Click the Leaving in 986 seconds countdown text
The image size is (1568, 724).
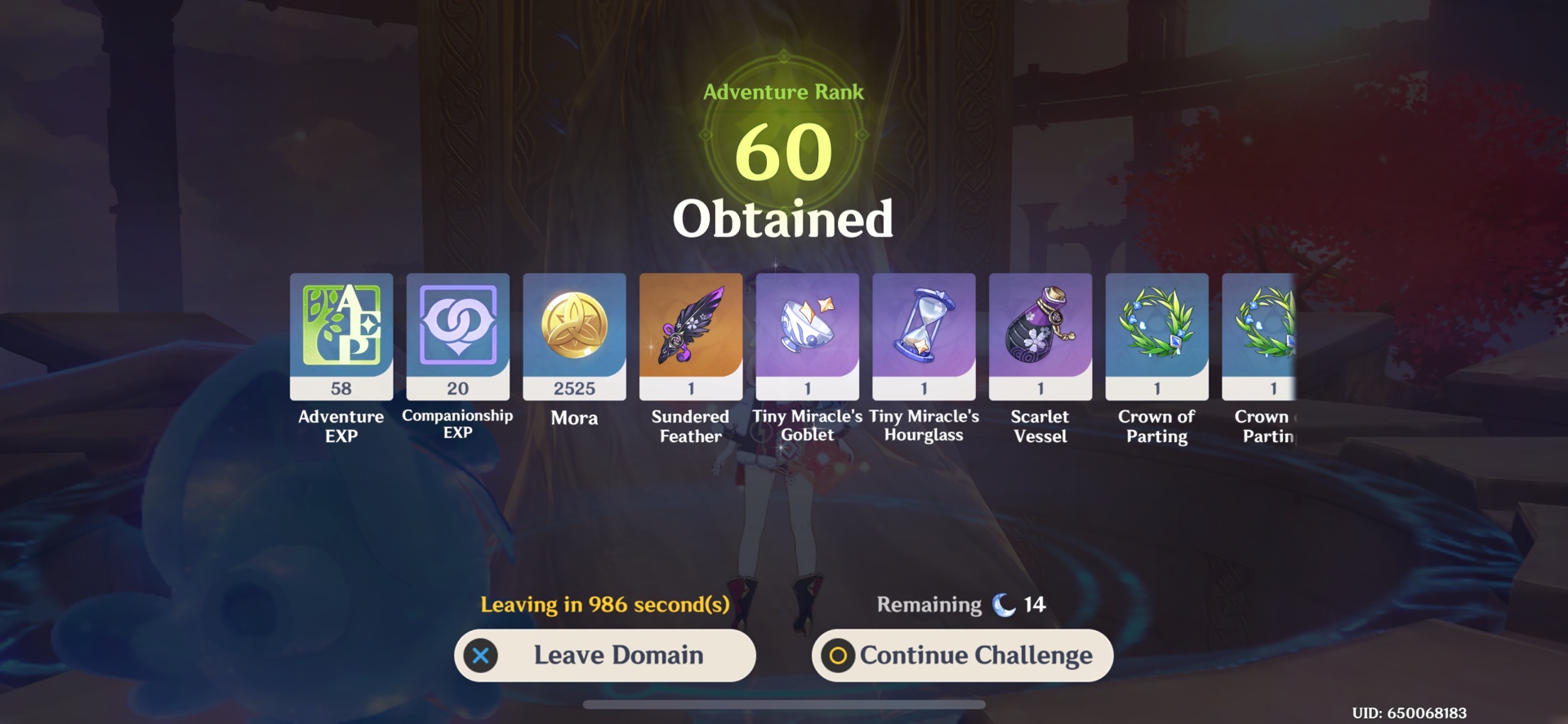(605, 605)
